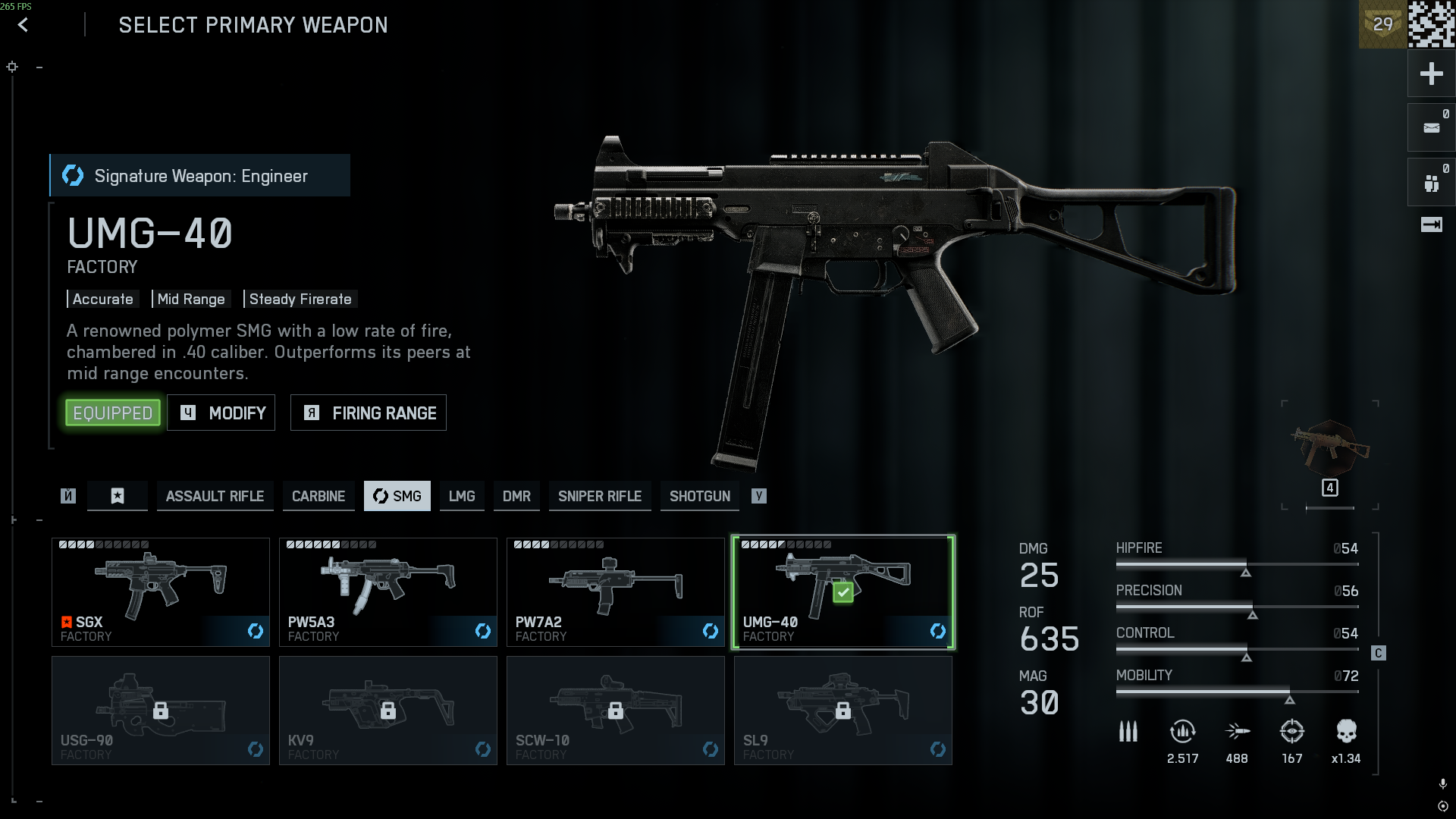The height and width of the screenshot is (819, 1456).
Task: Show the LMG weapon list
Action: pyautogui.click(x=462, y=497)
